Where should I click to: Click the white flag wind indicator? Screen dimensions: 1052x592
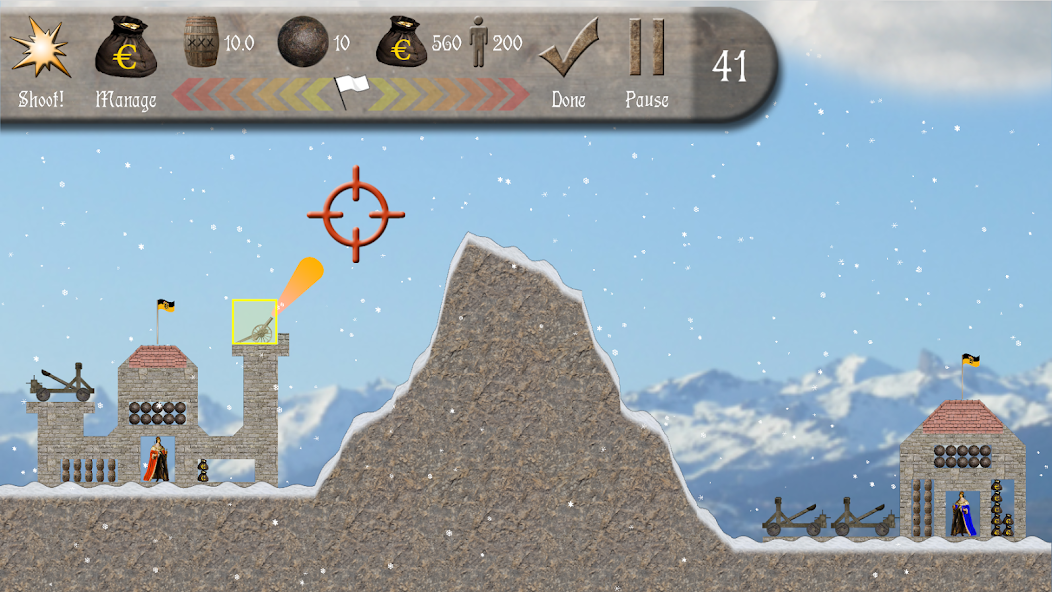[x=351, y=92]
